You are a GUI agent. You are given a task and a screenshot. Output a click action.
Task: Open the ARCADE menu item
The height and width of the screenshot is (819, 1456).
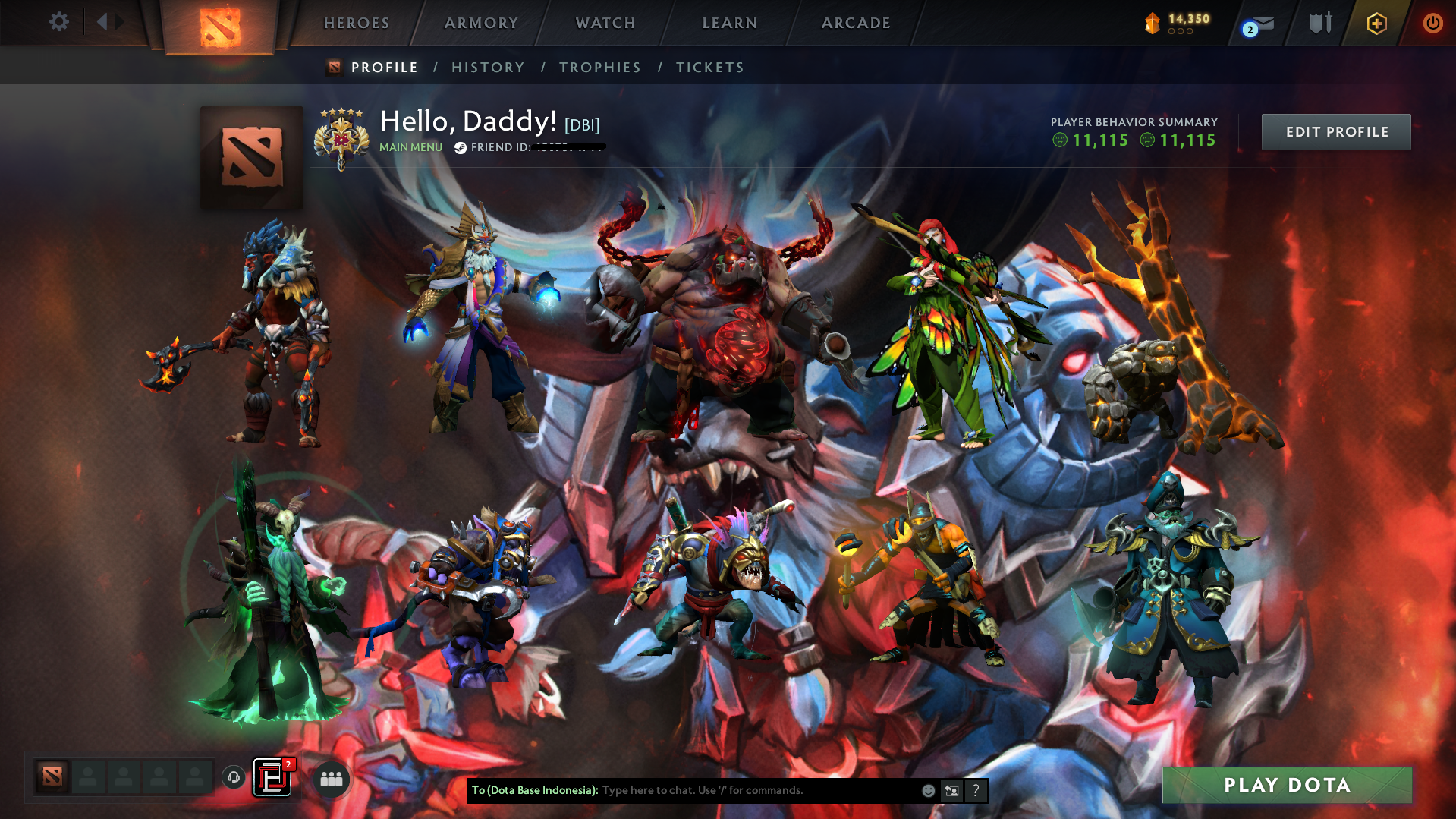[x=856, y=23]
